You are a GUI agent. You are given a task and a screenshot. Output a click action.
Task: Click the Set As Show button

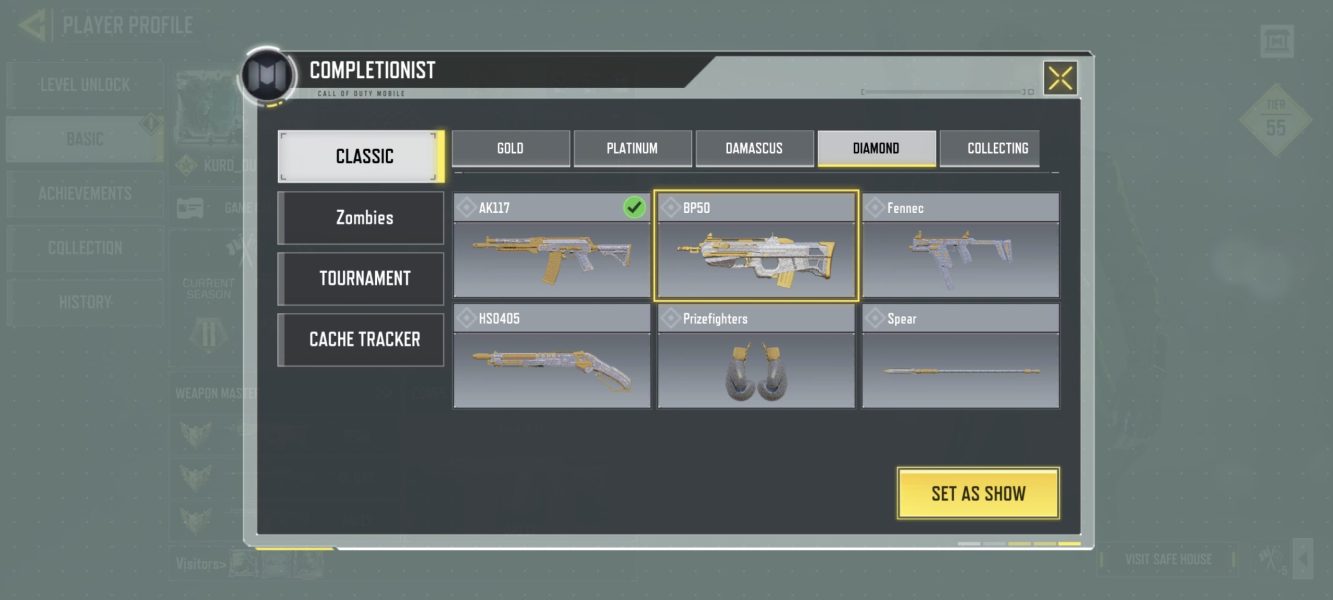click(x=978, y=493)
